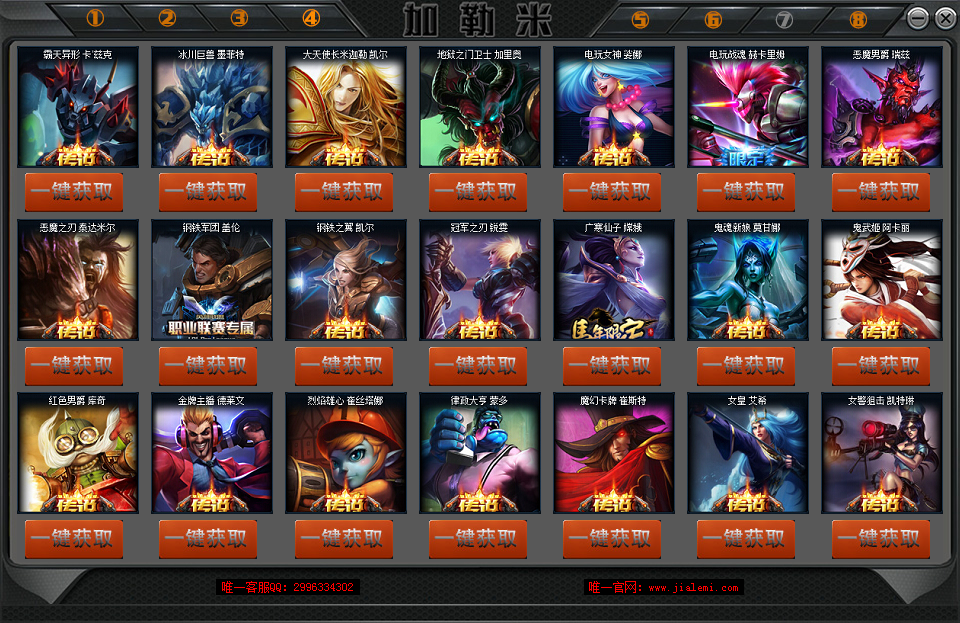The image size is (960, 623).
Task: Get the 红色男爵 库奇 skin with 一键获取
Action: (x=74, y=539)
